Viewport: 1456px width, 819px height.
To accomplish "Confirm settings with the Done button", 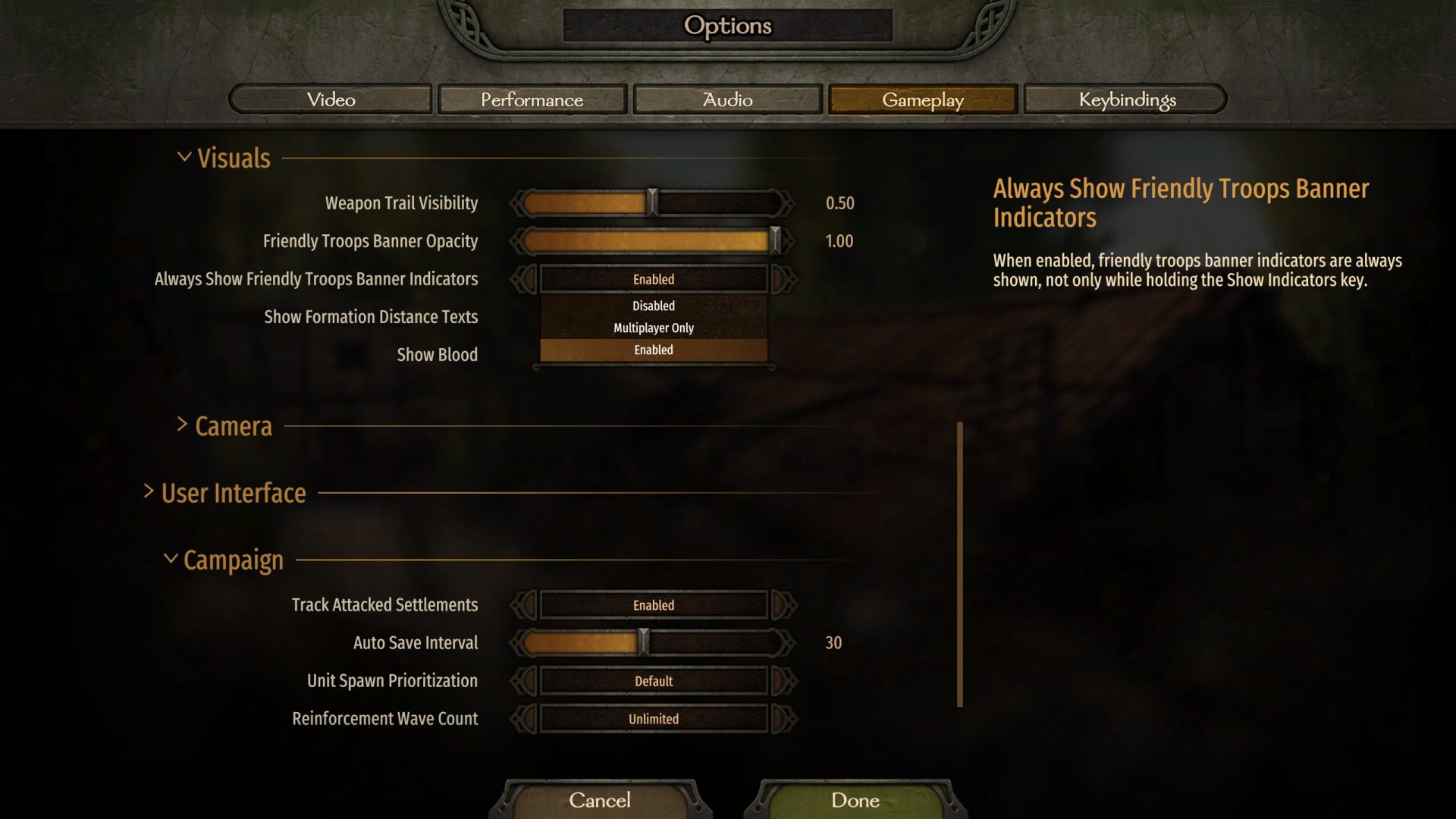I will [x=855, y=800].
